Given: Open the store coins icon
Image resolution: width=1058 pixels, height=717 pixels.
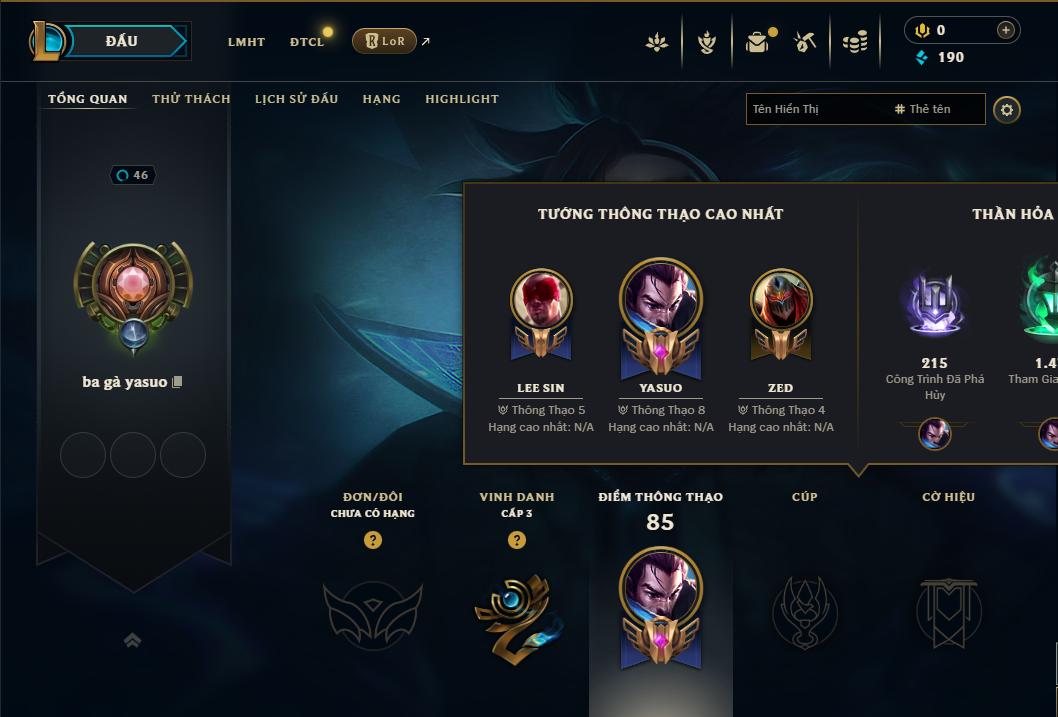Looking at the screenshot, I should click(x=855, y=42).
